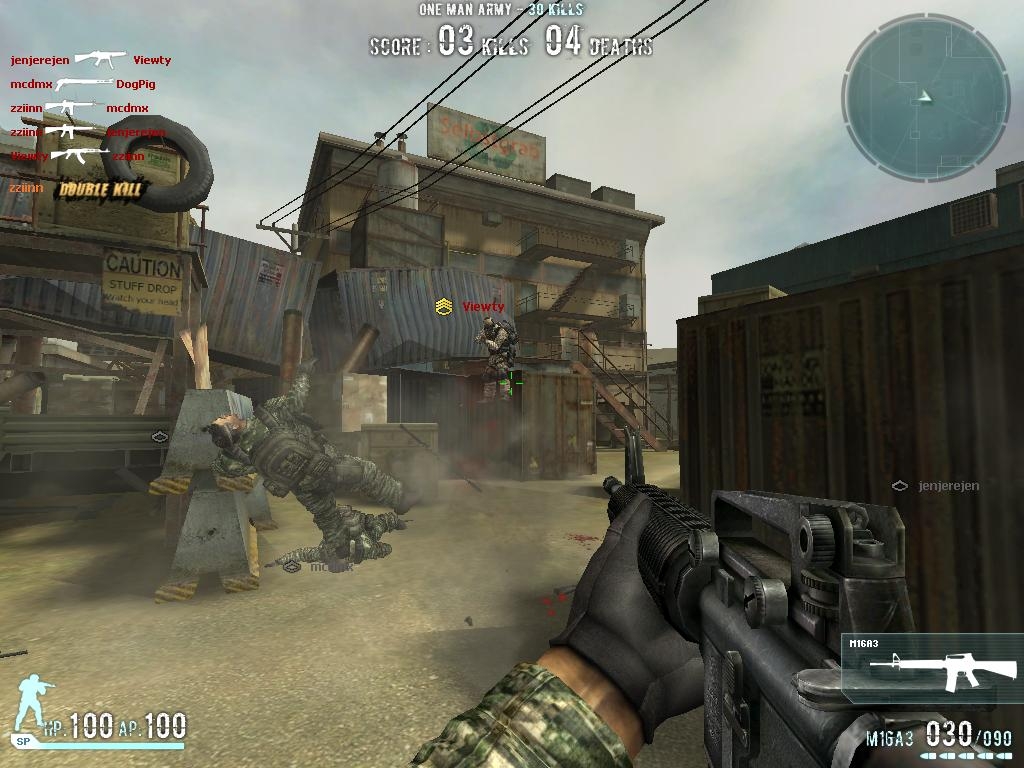Click the Viewty rank name tag
1024x768 pixels.
471,307
